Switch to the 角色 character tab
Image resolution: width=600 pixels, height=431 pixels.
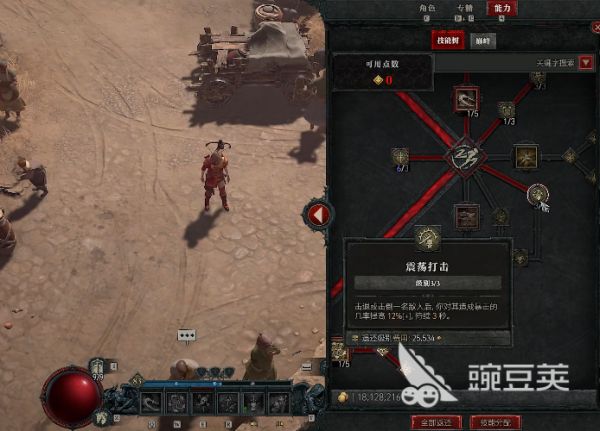pos(427,8)
